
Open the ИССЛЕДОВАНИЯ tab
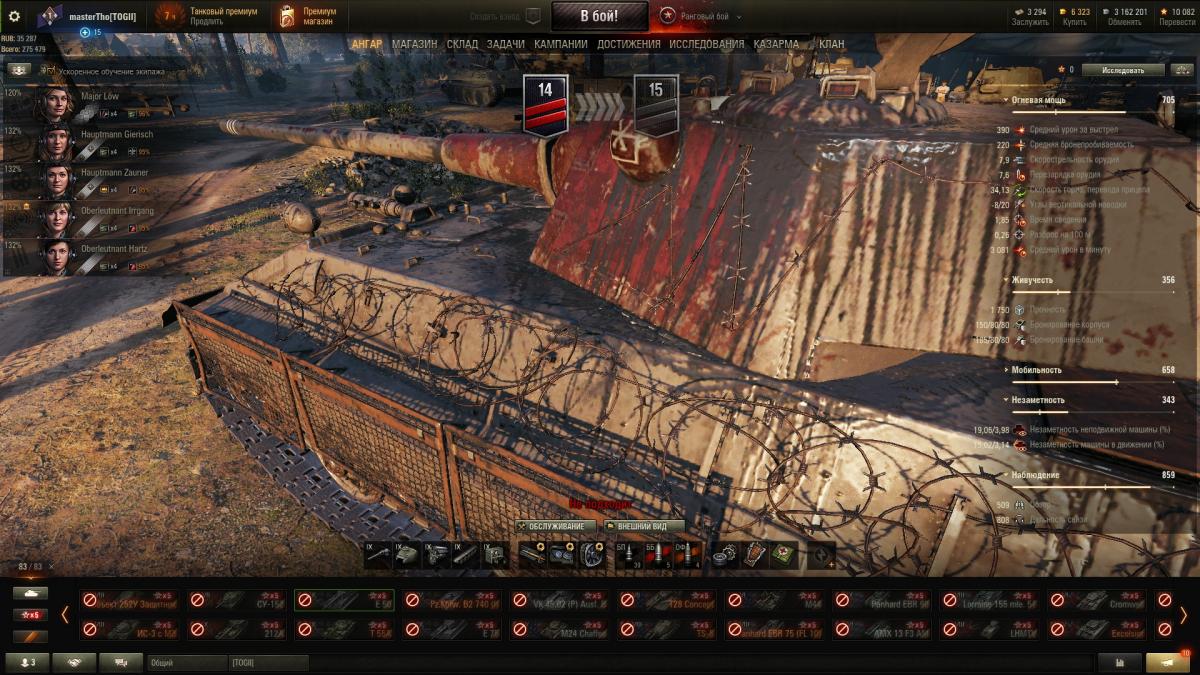706,44
